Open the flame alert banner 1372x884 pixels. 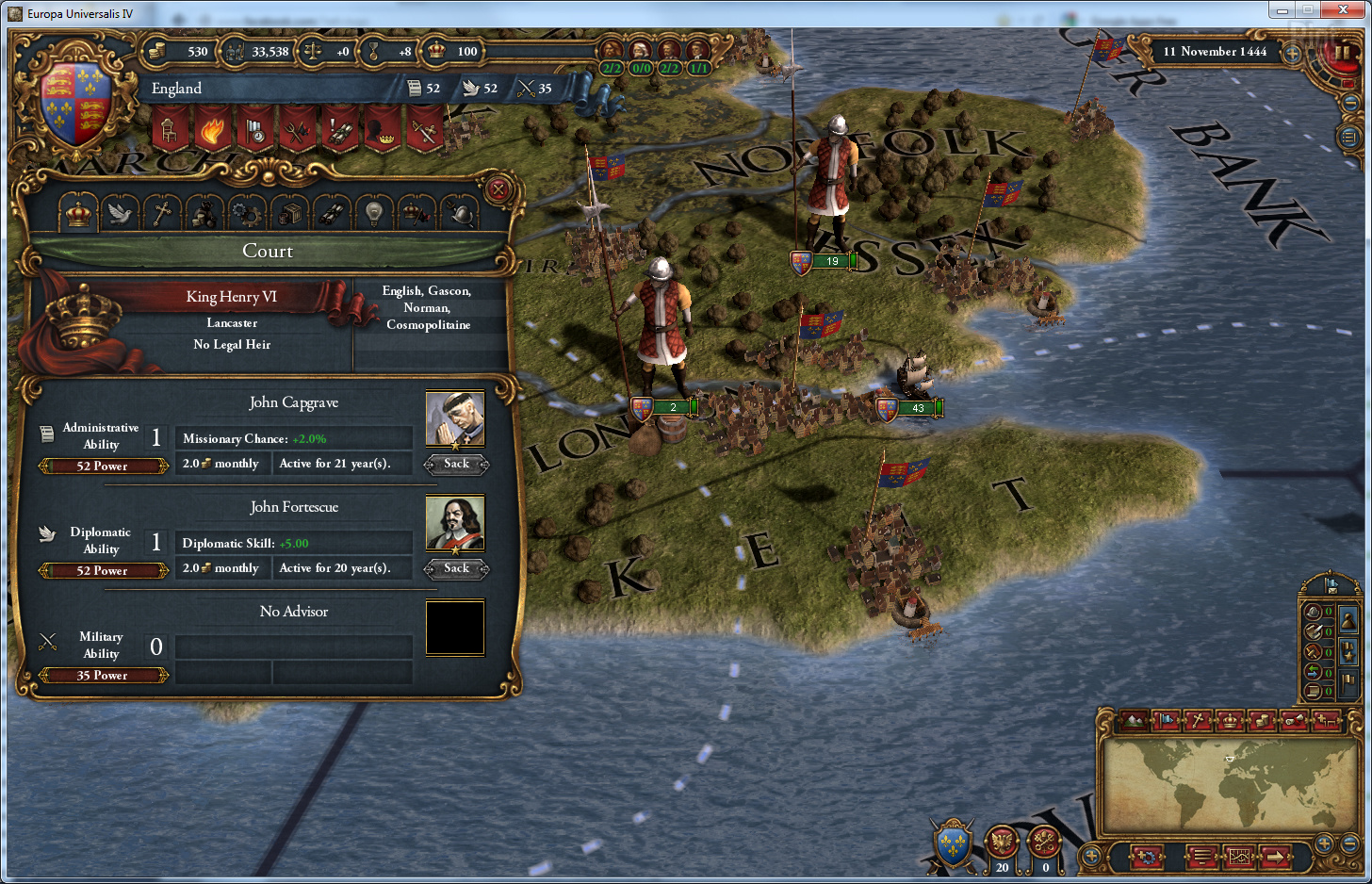click(212, 129)
